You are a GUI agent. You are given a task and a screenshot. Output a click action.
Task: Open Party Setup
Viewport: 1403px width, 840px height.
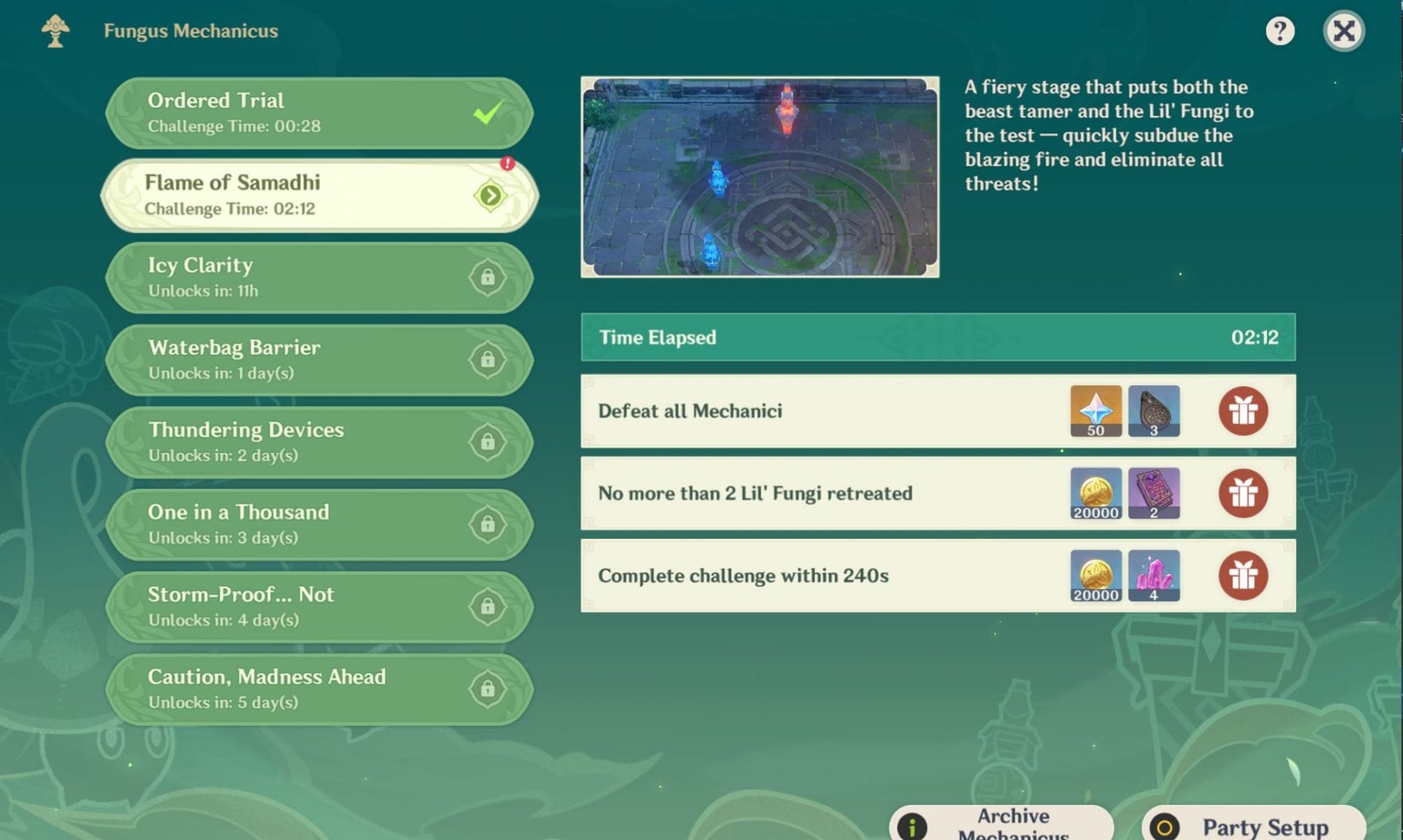(1253, 825)
